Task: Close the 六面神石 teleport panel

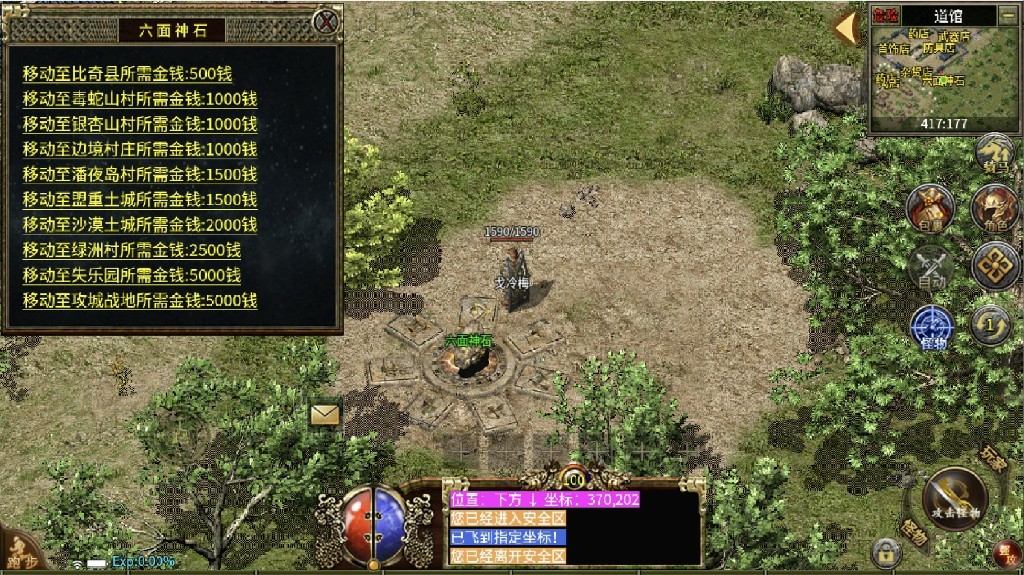Action: pyautogui.click(x=326, y=21)
